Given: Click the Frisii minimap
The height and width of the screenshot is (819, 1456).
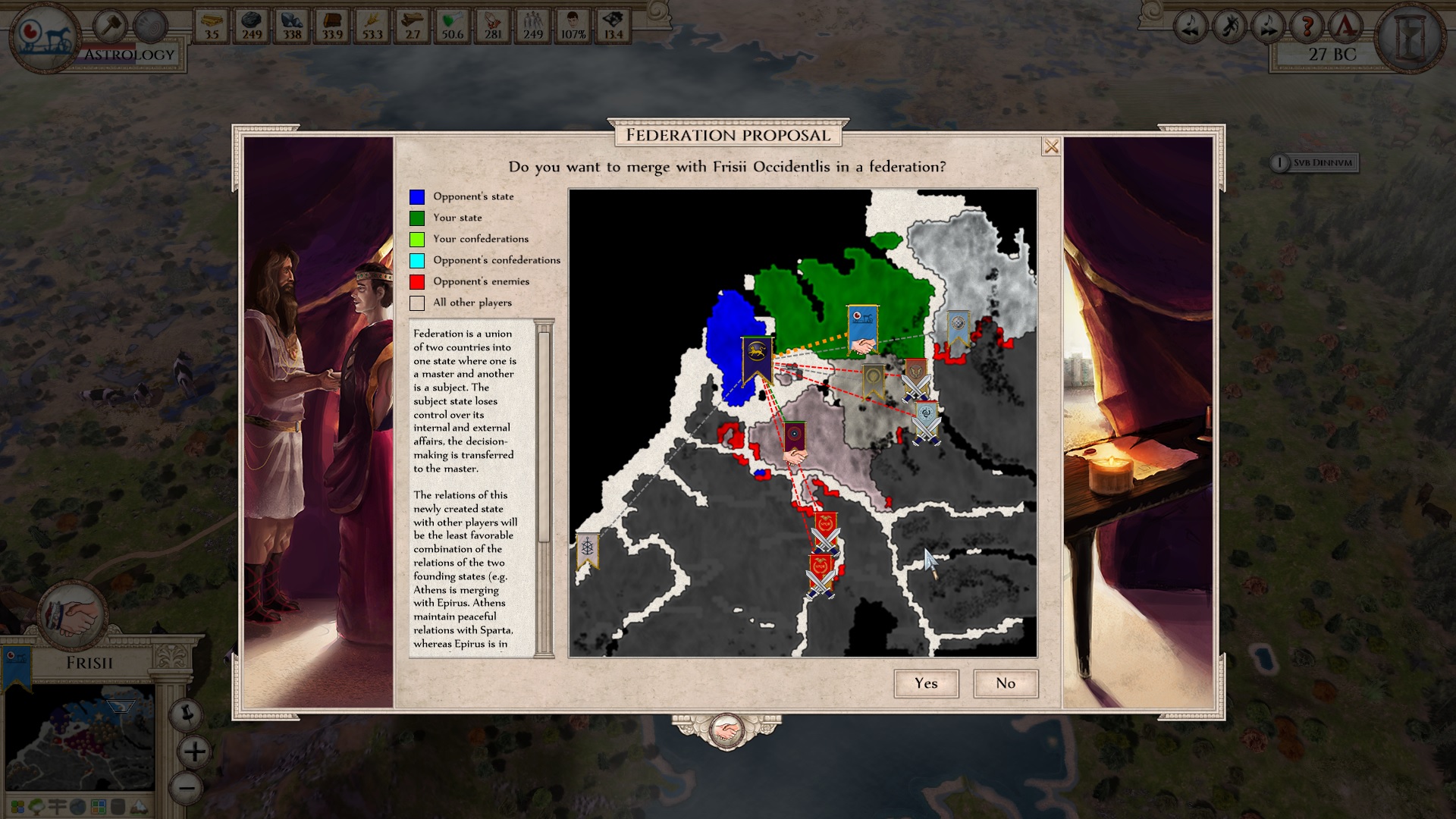Looking at the screenshot, I should [80, 736].
